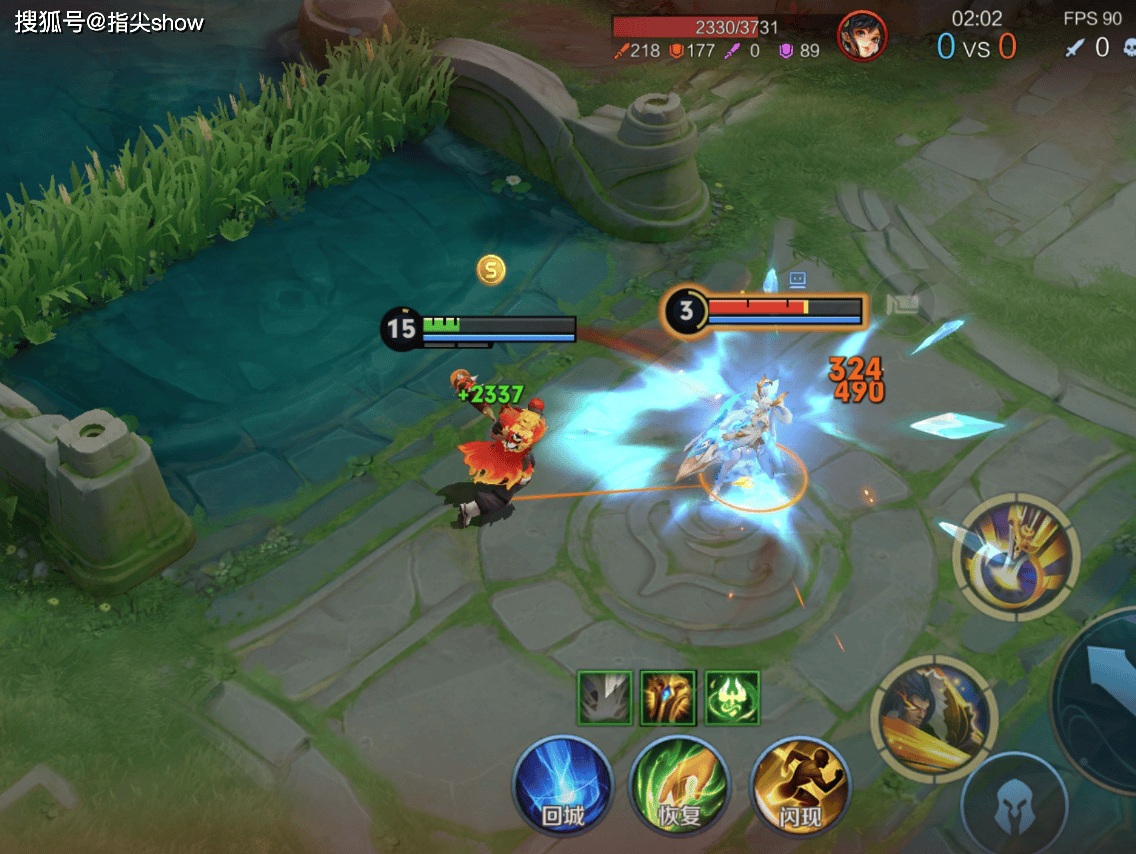Cast the 恢复 heal spell
This screenshot has width=1136, height=854.
(x=680, y=785)
